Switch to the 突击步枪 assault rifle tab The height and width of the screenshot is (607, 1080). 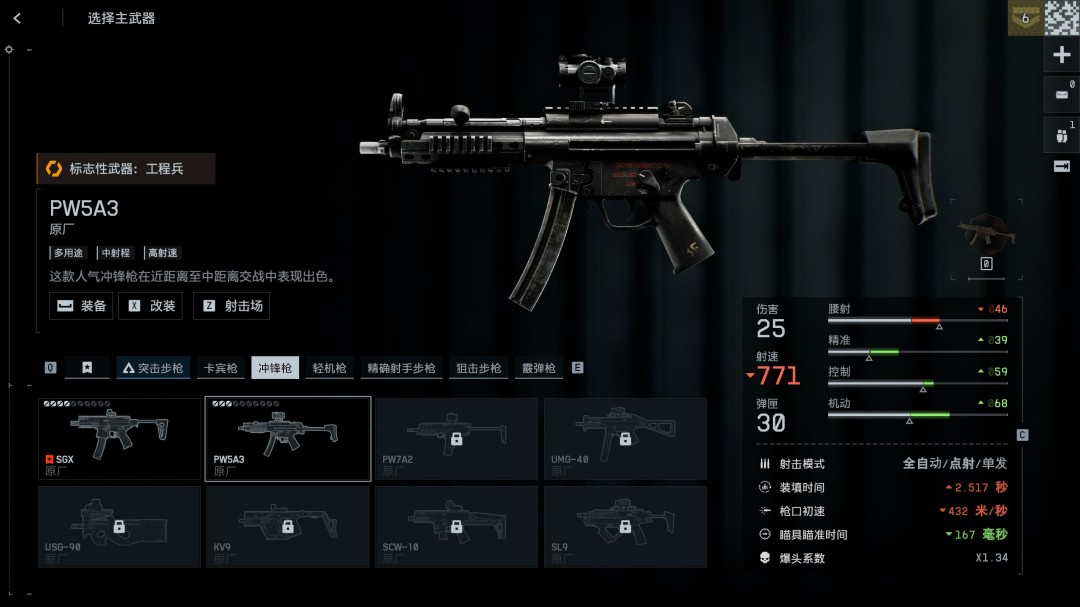(x=153, y=368)
